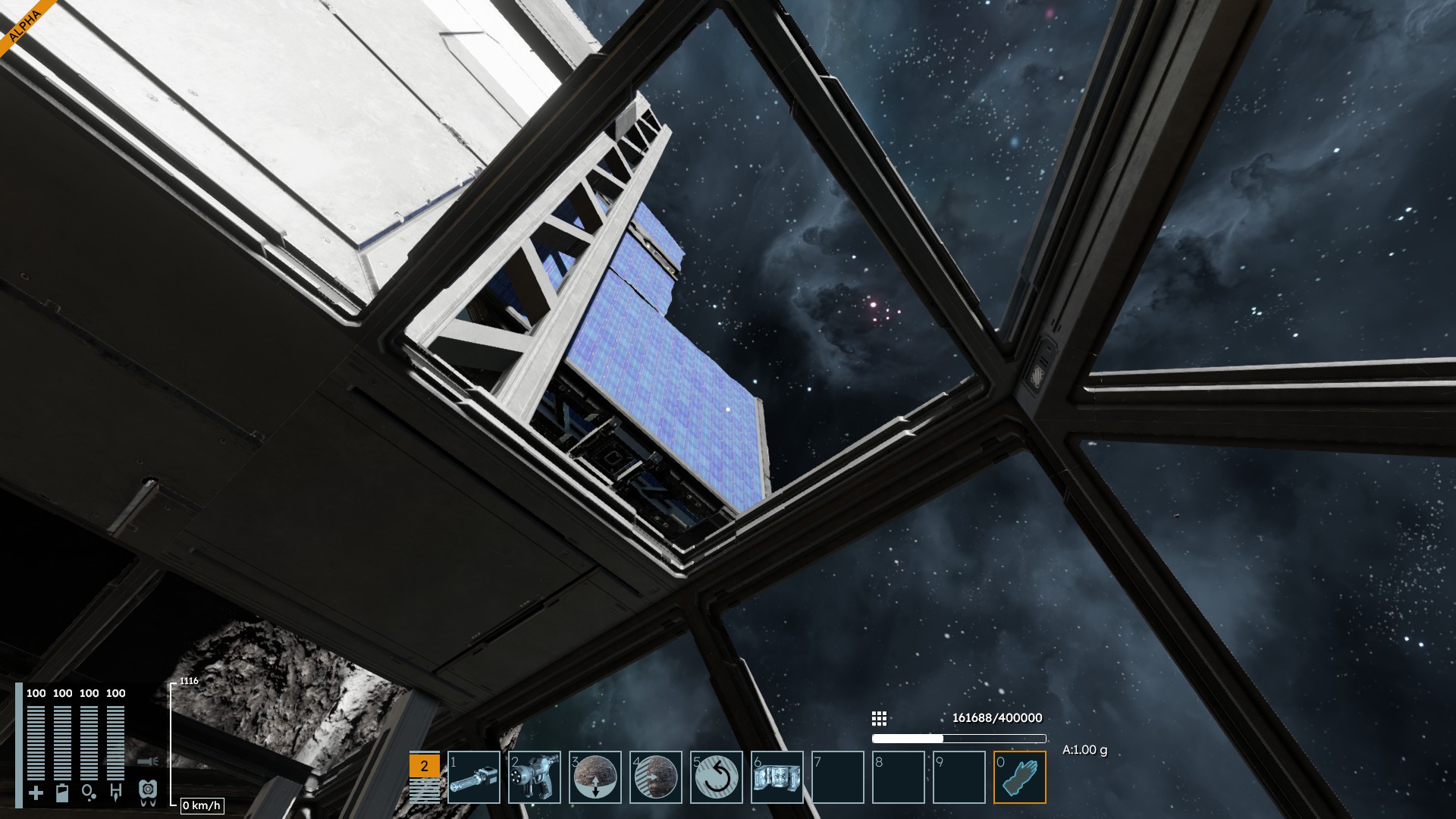Click the orange toolbar page indicator

pos(424,766)
